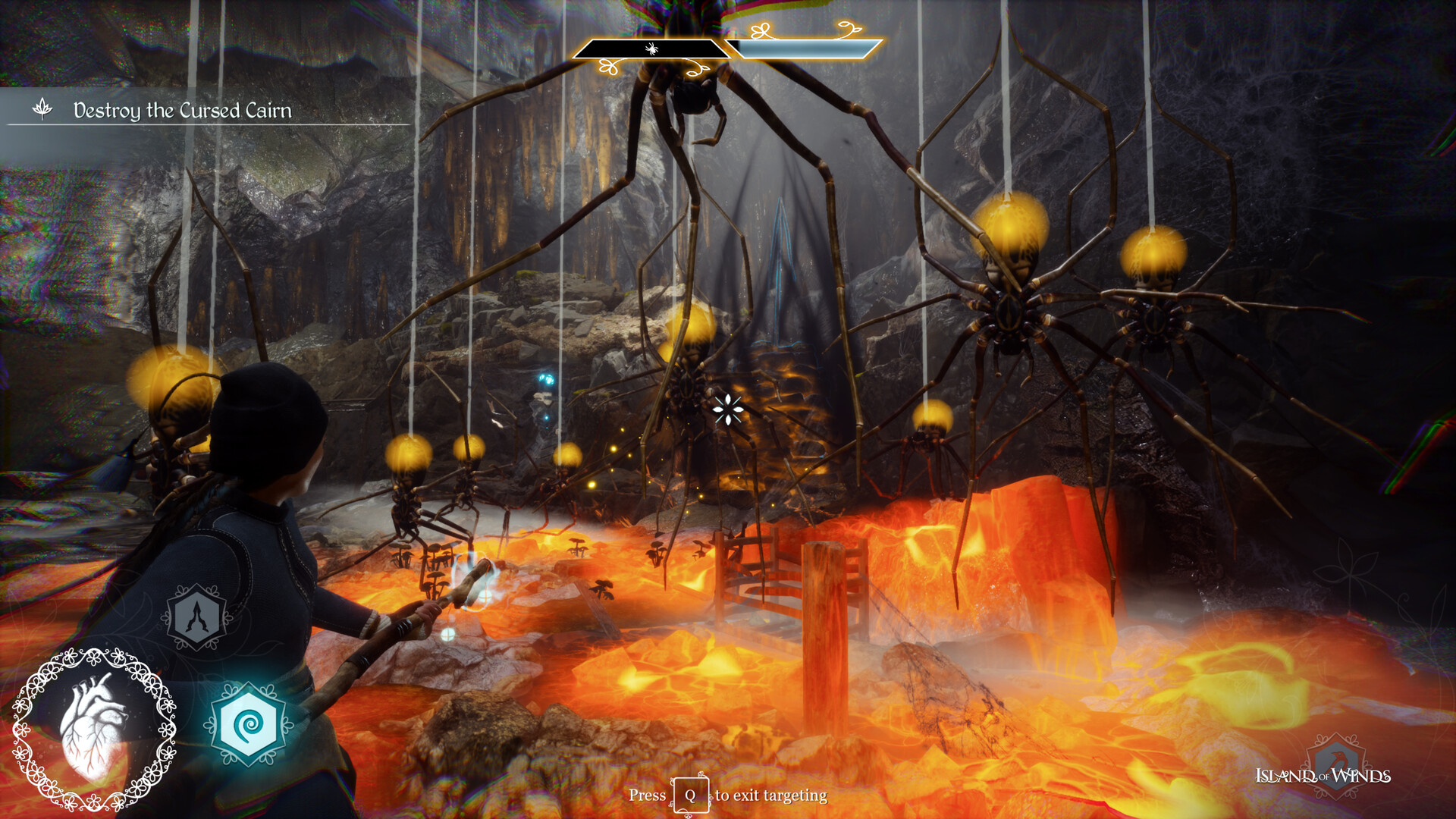The height and width of the screenshot is (819, 1456).
Task: Select the Destroy the Cursed Cairn objective
Action: (x=182, y=111)
